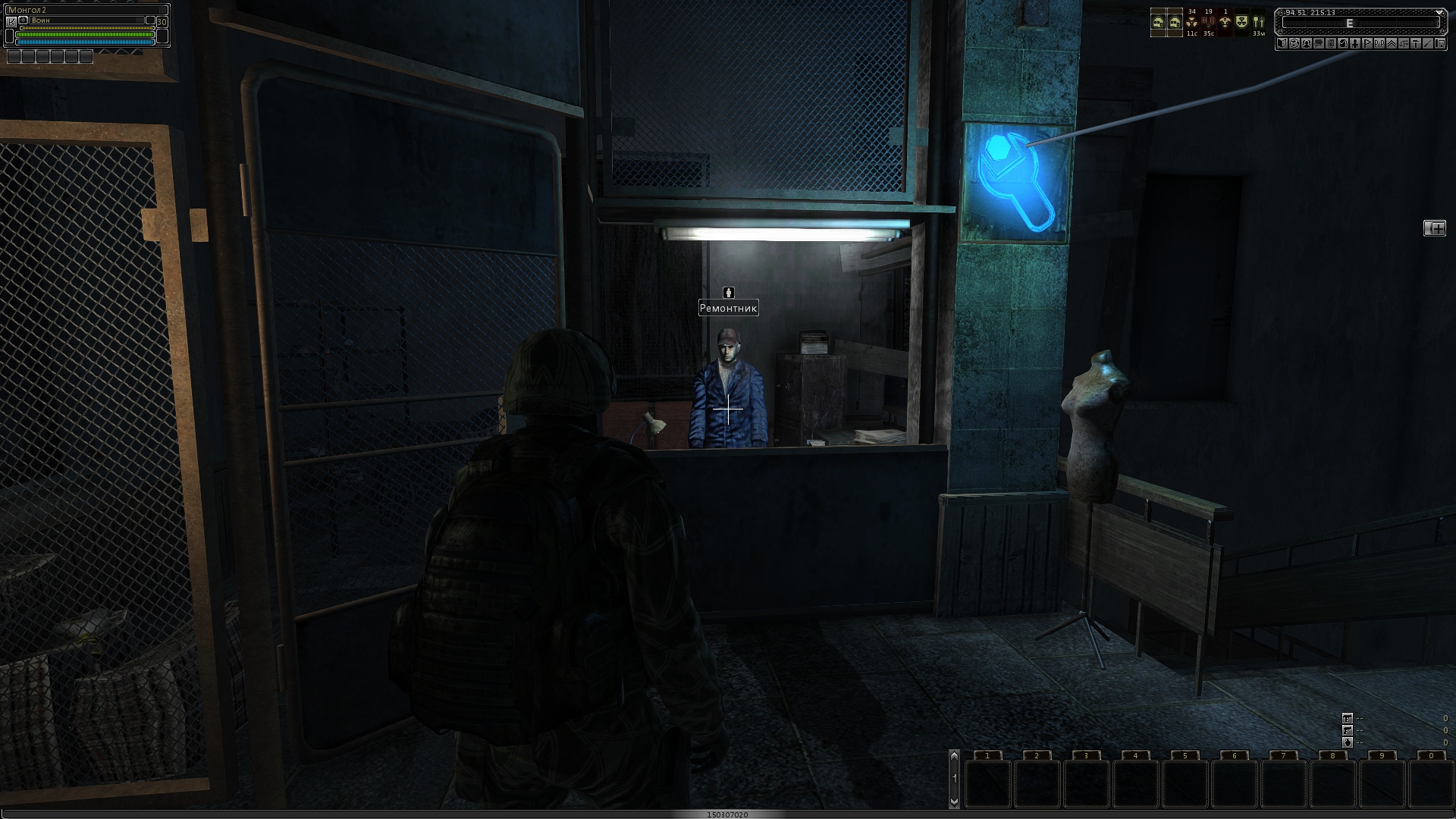Switch hotbar page with the down arrow
This screenshot has height=819, width=1456.
click(954, 801)
